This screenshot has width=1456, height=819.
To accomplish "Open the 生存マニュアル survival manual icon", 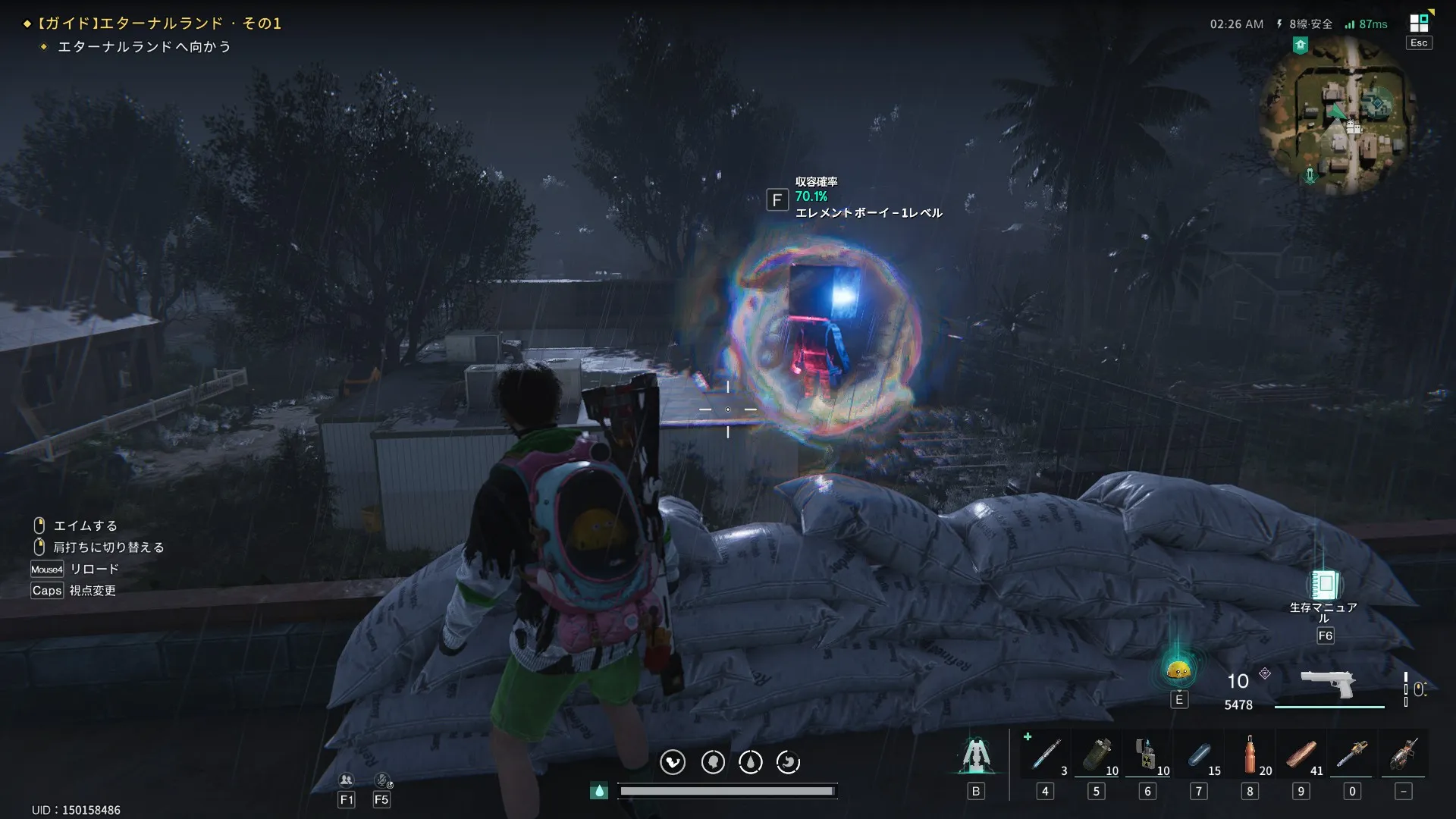I will (1324, 585).
